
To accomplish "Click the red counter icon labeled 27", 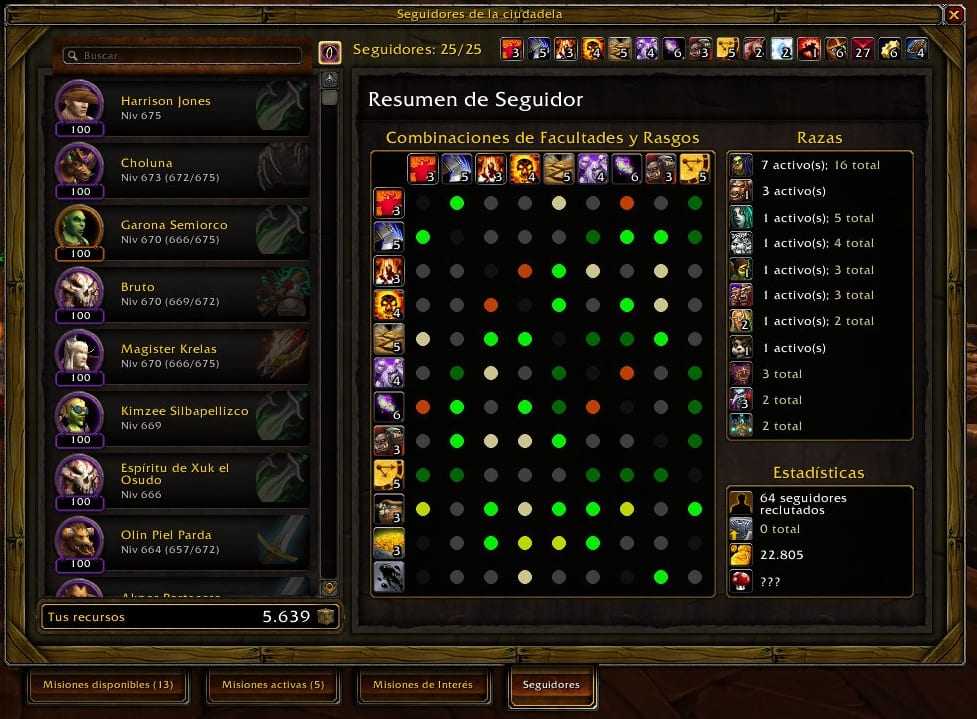I will (x=863, y=49).
